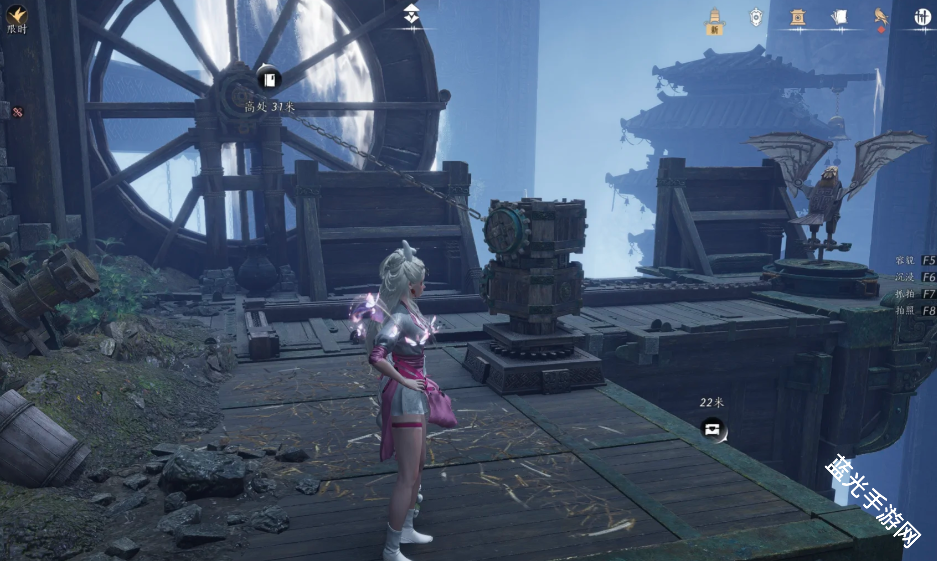
Task: Open the golden shrine icon
Action: (x=798, y=16)
